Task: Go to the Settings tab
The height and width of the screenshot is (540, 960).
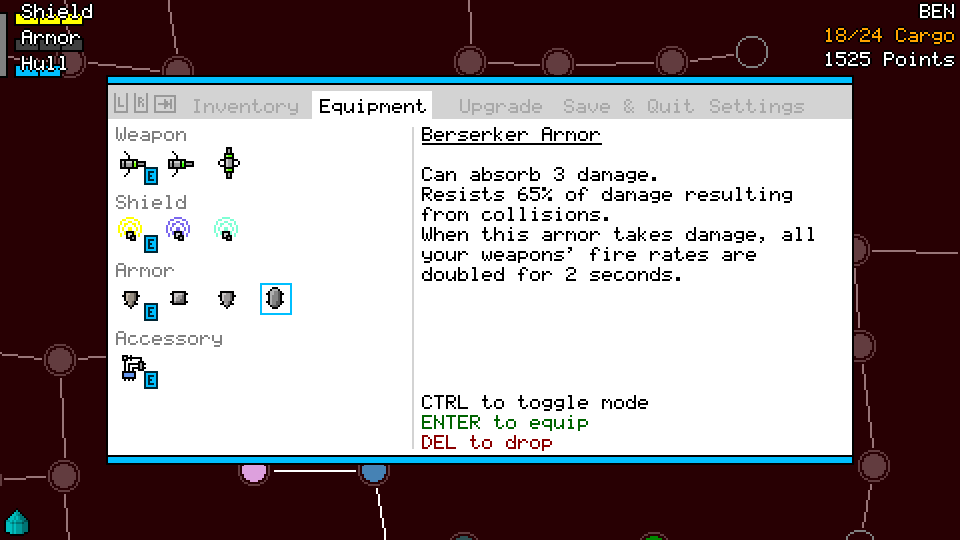Action: tap(756, 106)
